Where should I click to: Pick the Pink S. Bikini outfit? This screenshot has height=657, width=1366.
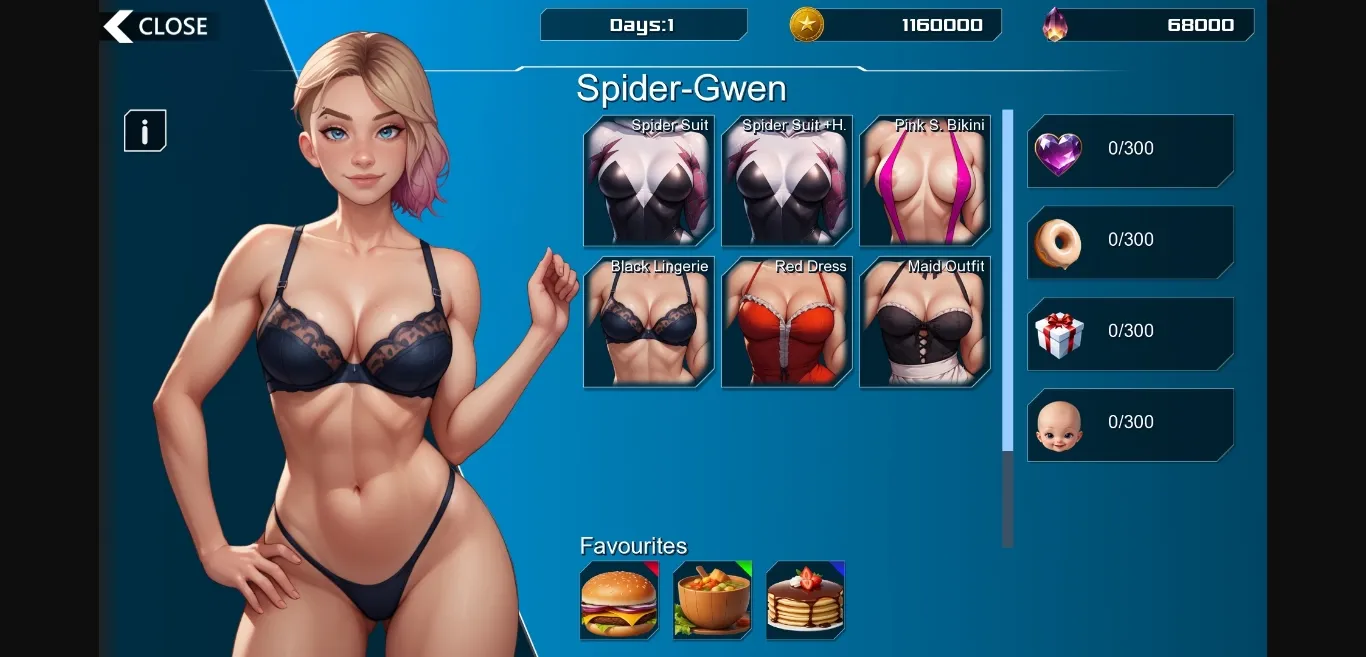(925, 181)
